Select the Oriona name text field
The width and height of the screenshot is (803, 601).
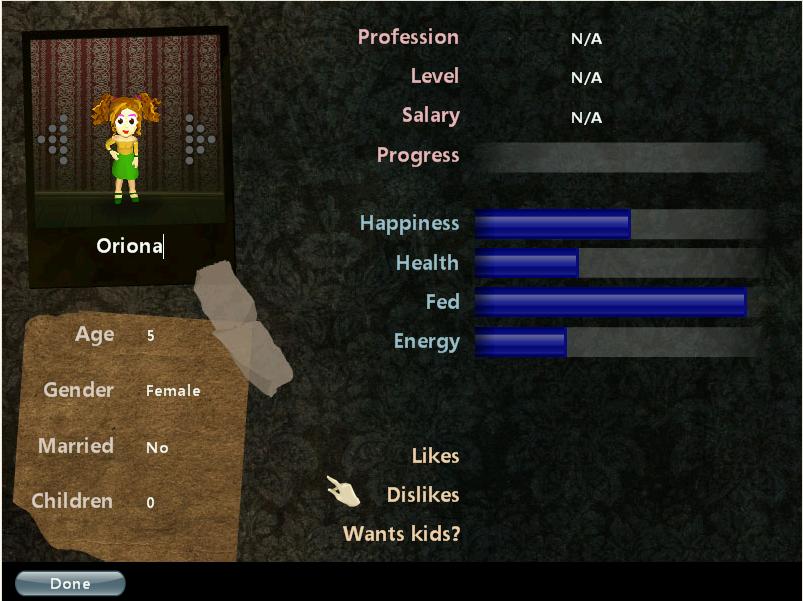tap(129, 246)
